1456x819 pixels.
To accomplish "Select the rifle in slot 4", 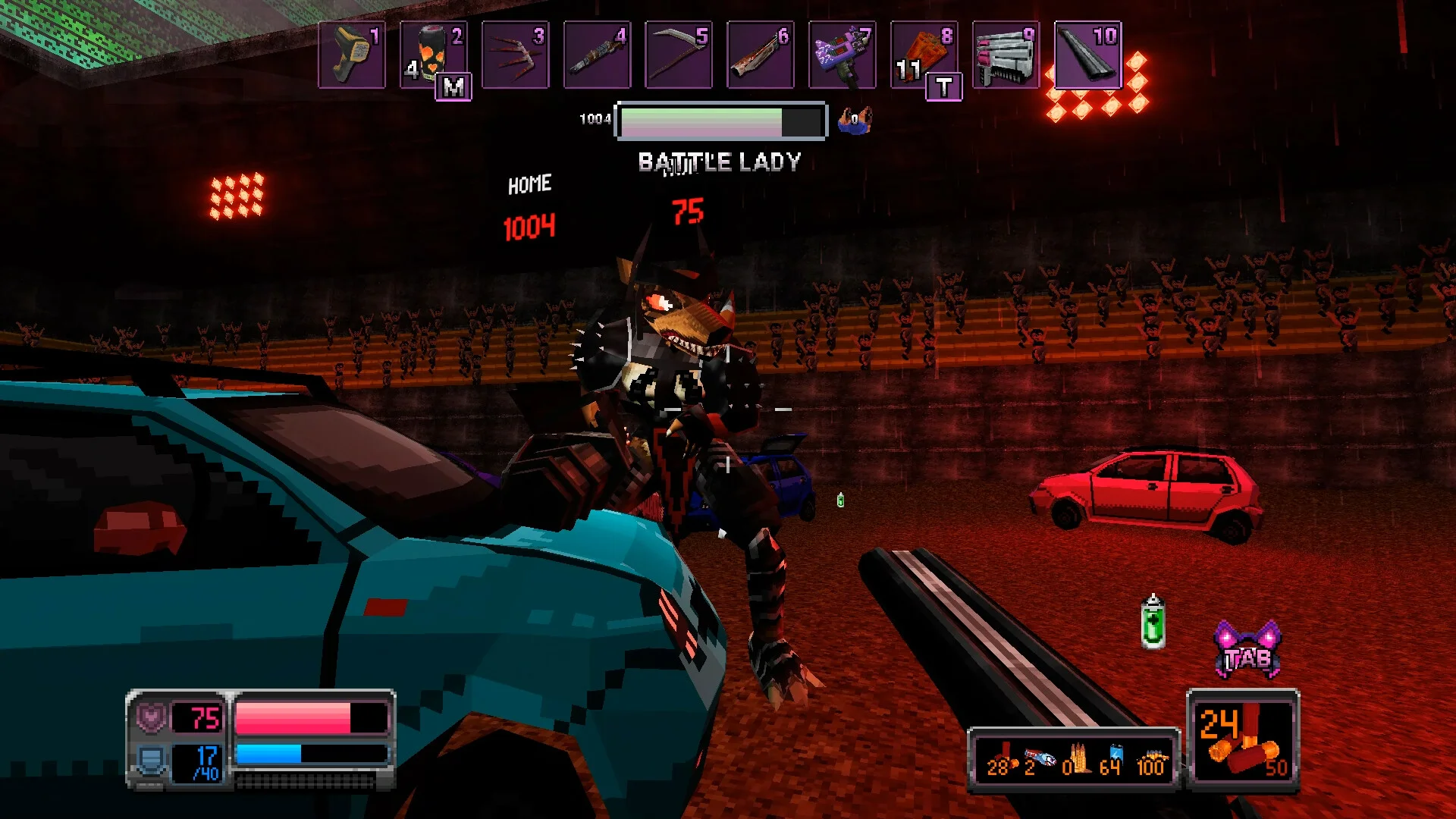I will (597, 55).
